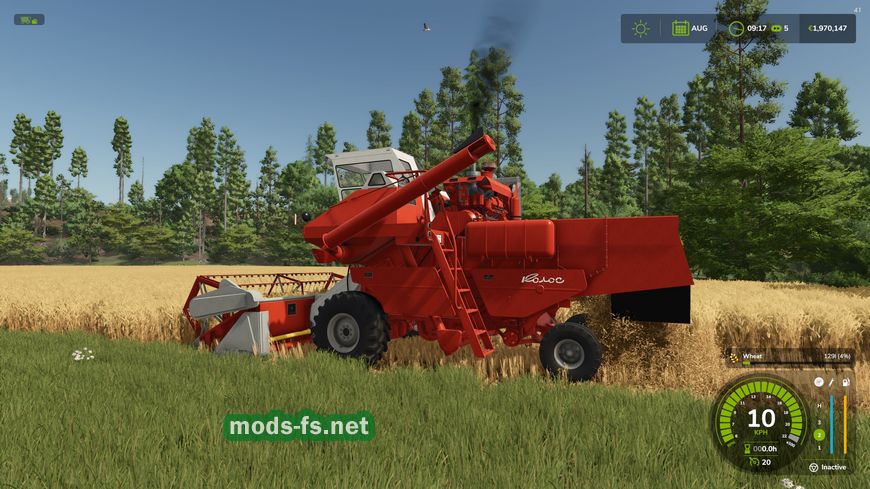The width and height of the screenshot is (870, 489).
Task: Open the calendar showing AUG
Action: pos(680,28)
